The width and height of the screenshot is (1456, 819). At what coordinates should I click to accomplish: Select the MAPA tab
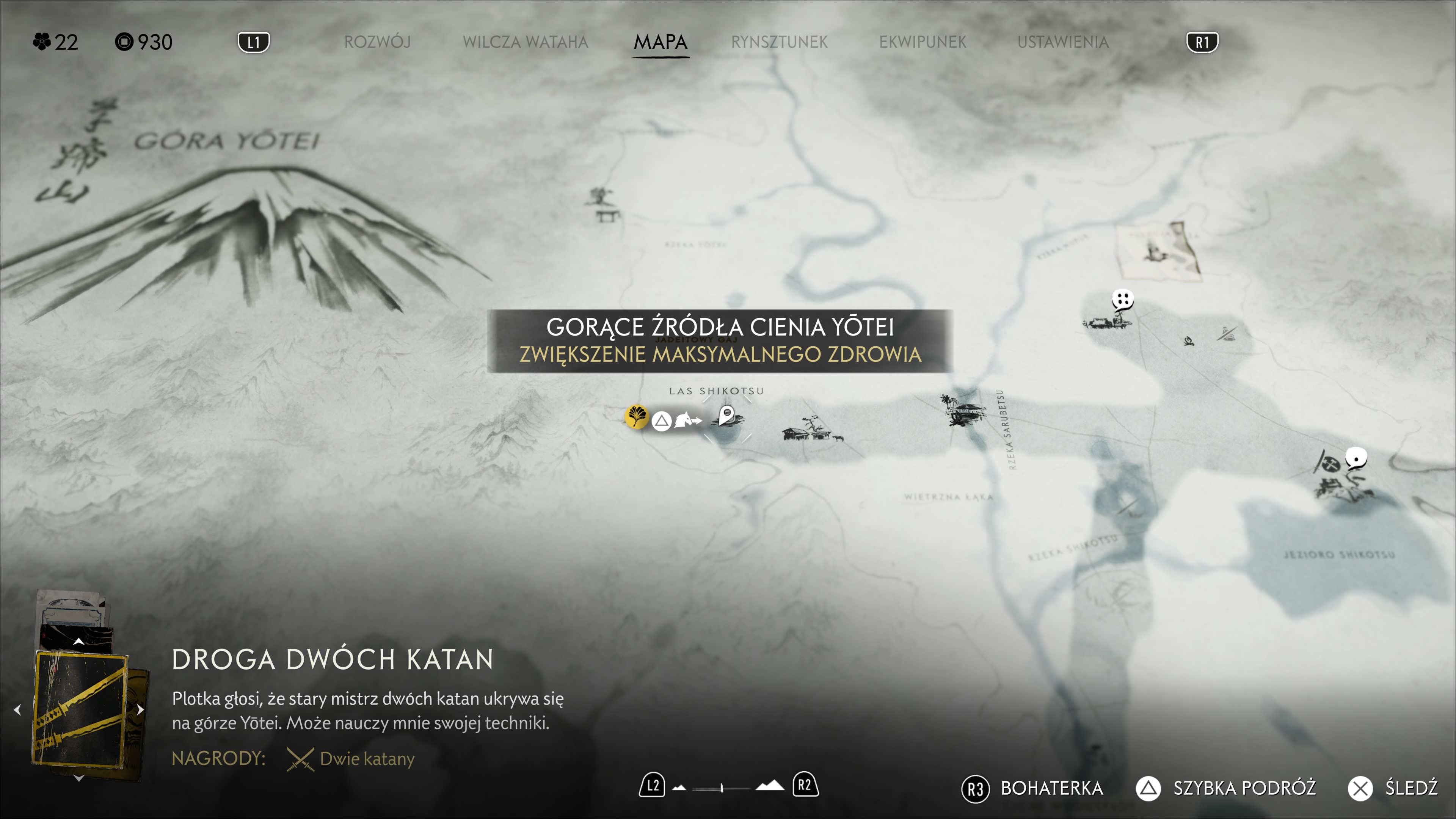point(660,42)
